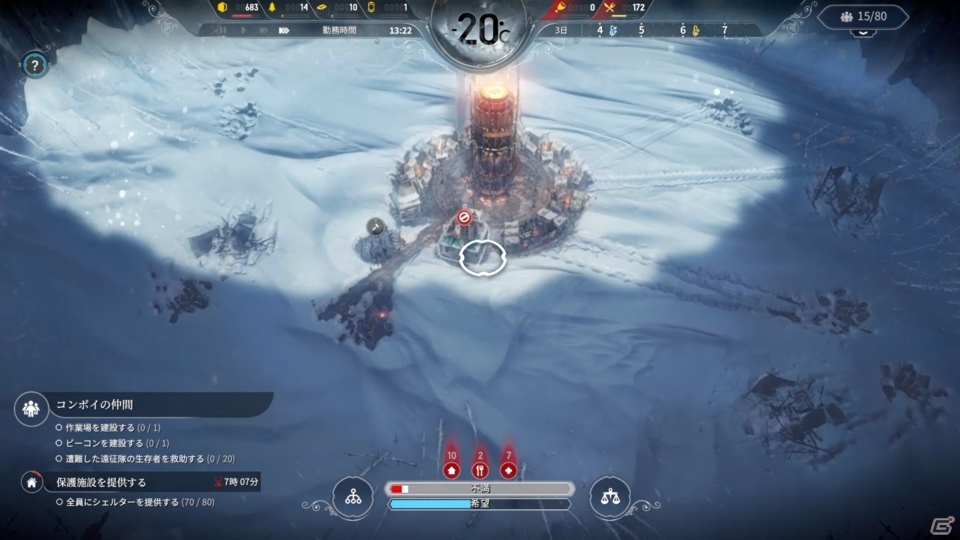Click the hungry people alert icon
This screenshot has width=960, height=540.
480,469
